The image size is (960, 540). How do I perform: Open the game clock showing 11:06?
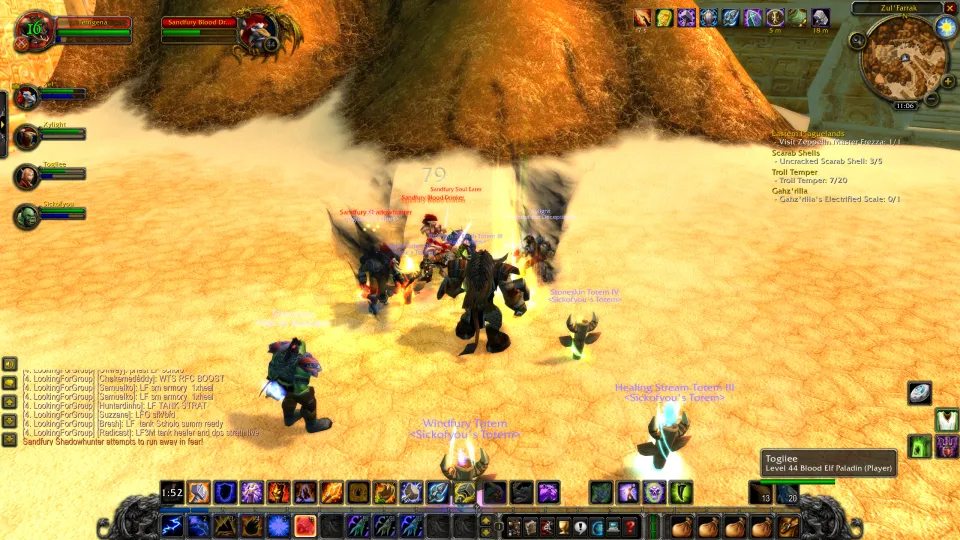tap(904, 105)
